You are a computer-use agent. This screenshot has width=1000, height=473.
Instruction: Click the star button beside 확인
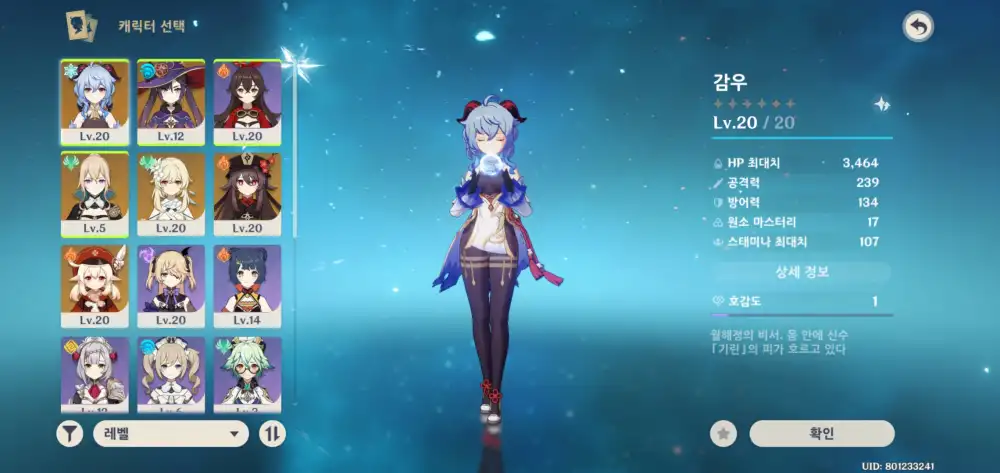point(723,433)
